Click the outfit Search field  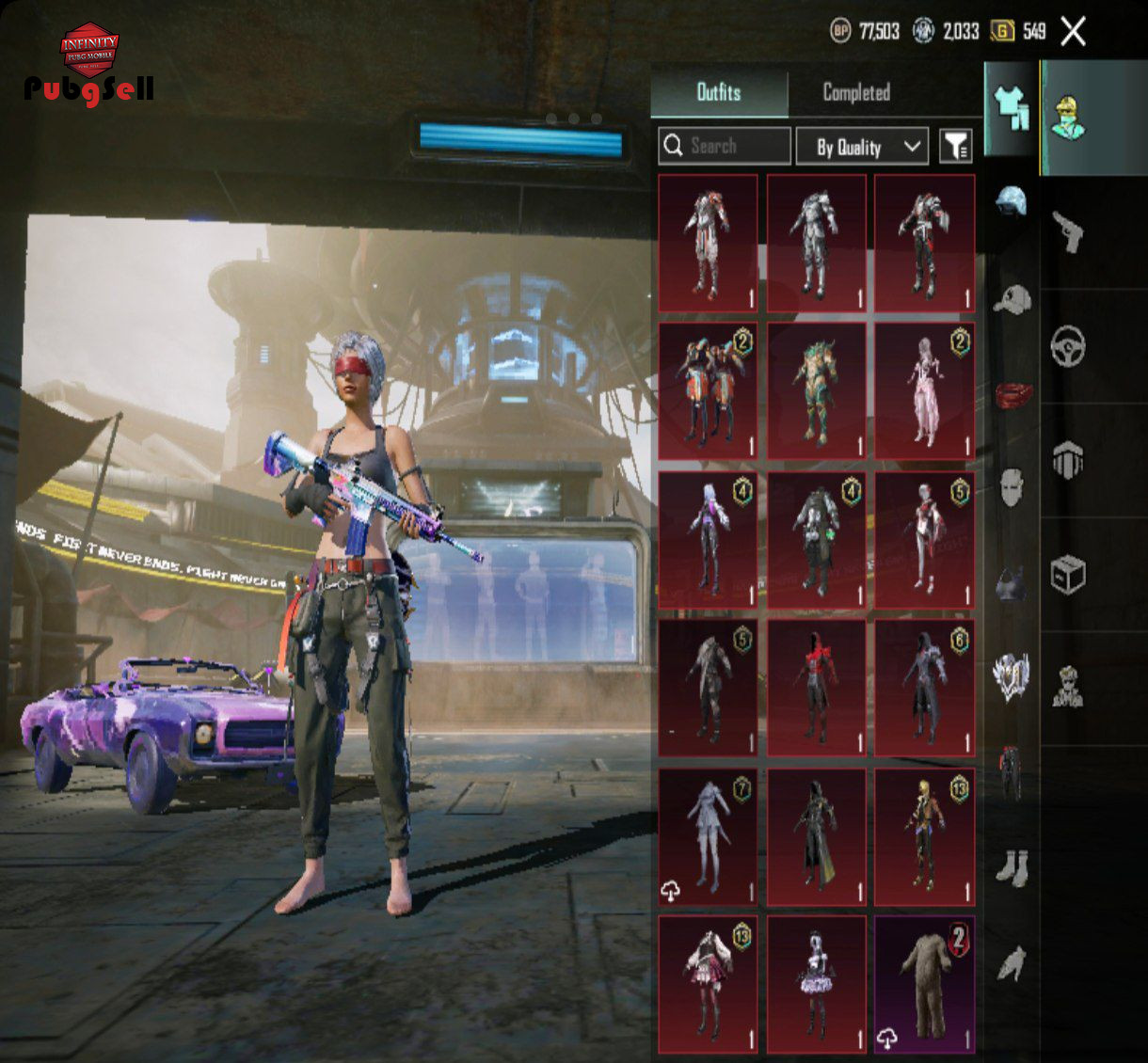coord(725,146)
